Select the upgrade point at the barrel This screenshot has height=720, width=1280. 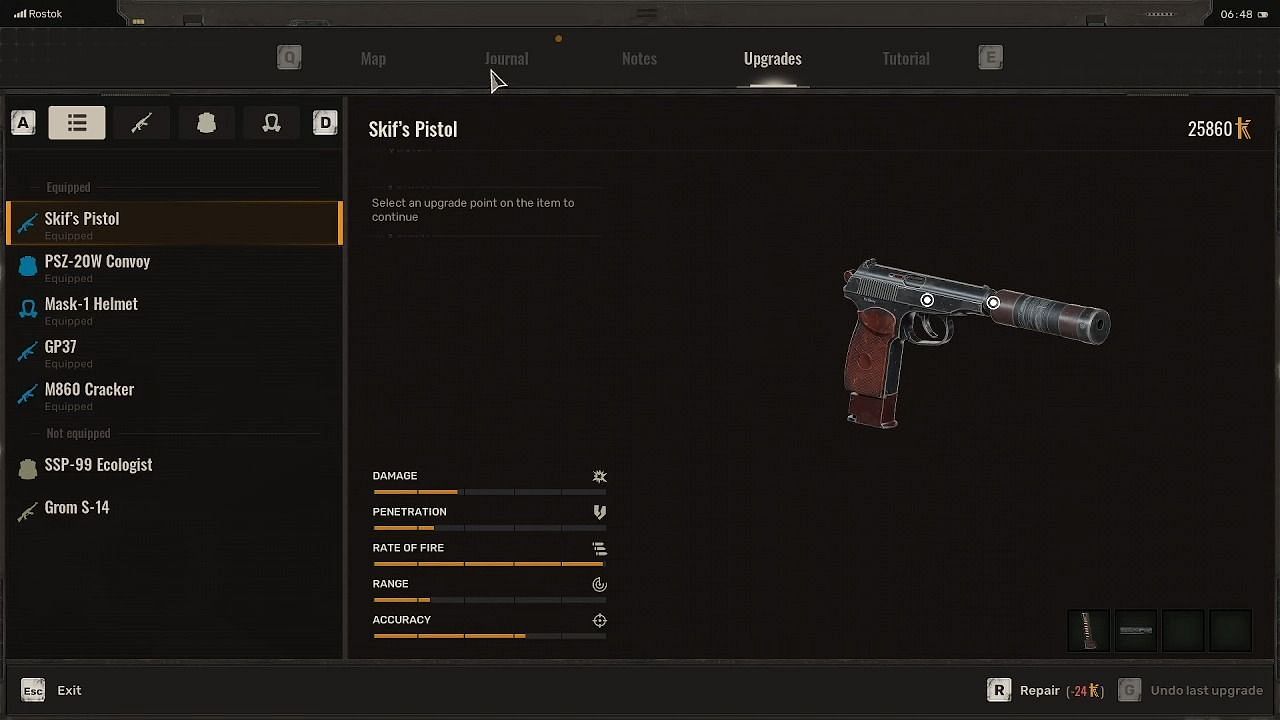point(993,302)
